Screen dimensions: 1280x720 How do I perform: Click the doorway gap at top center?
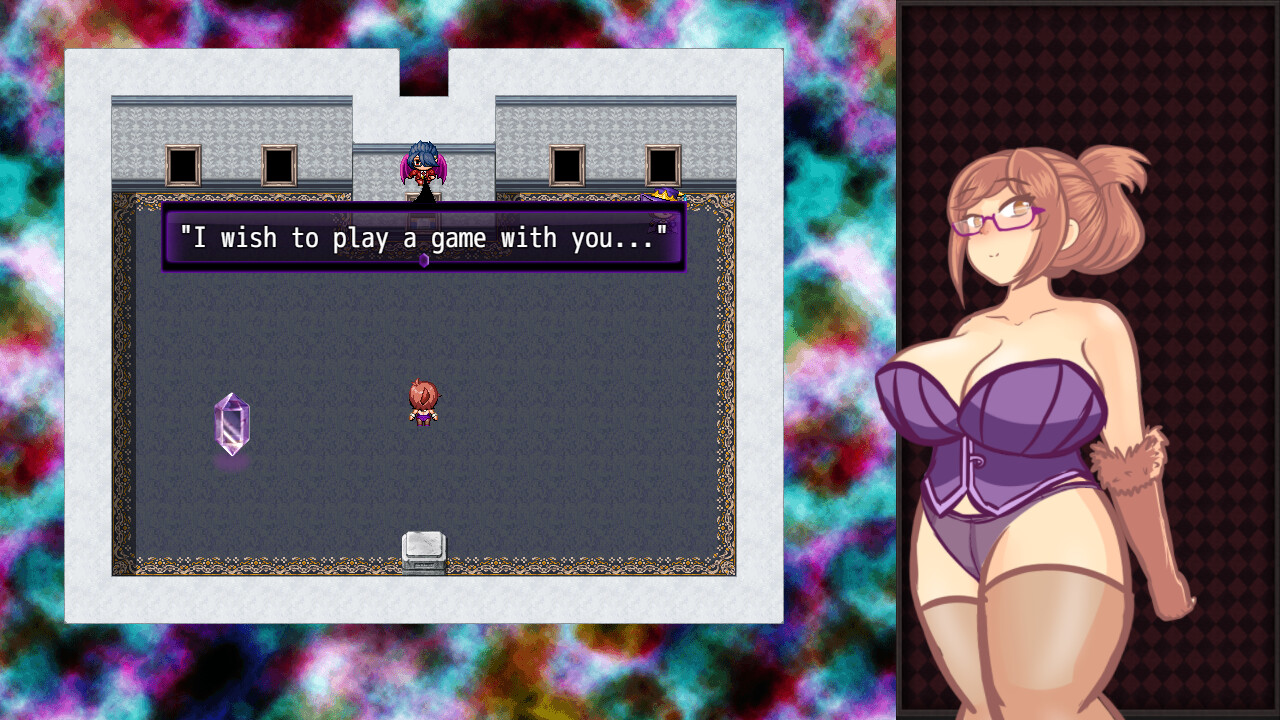pos(424,70)
